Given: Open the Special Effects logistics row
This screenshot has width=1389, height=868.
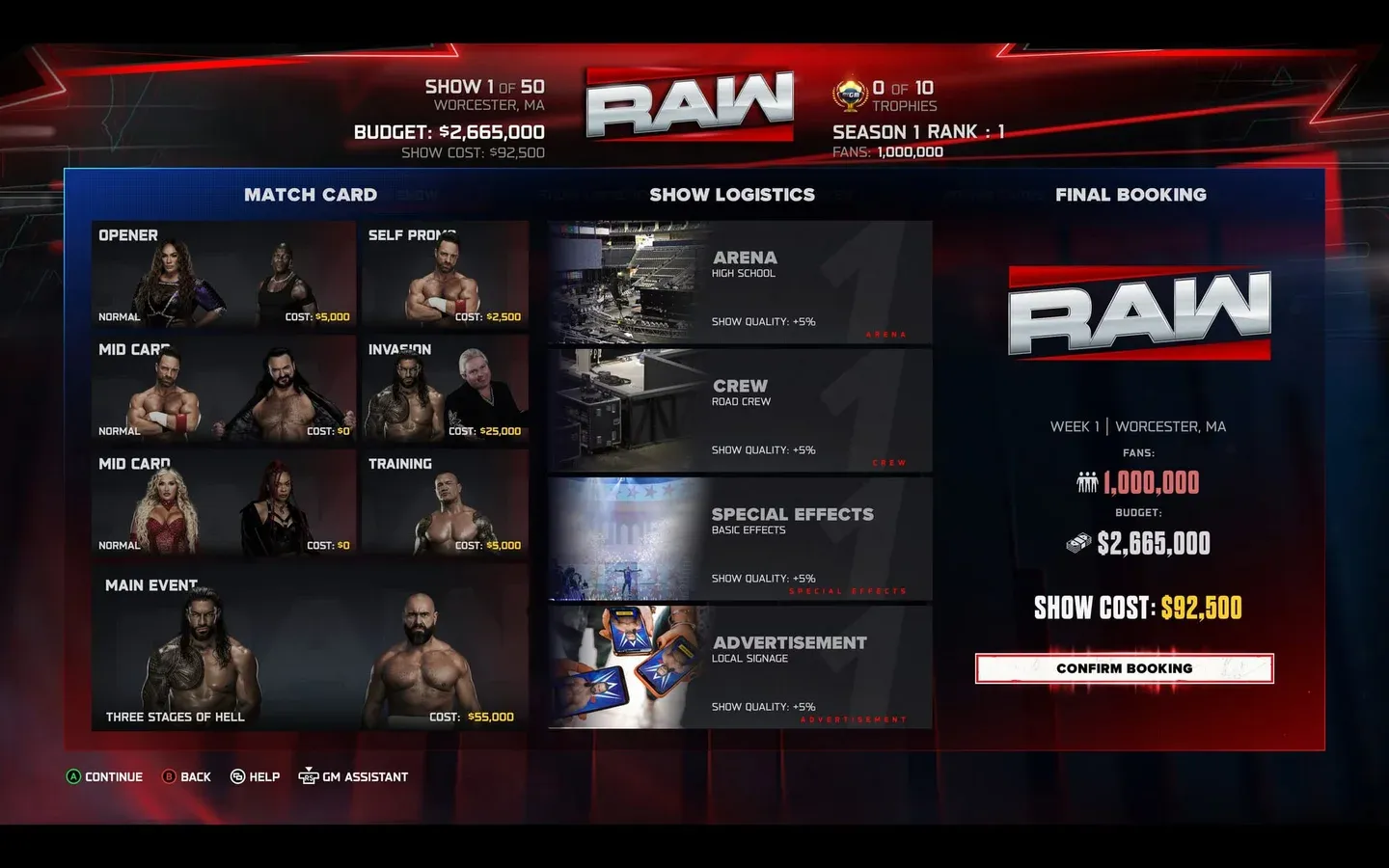Looking at the screenshot, I should [740, 539].
